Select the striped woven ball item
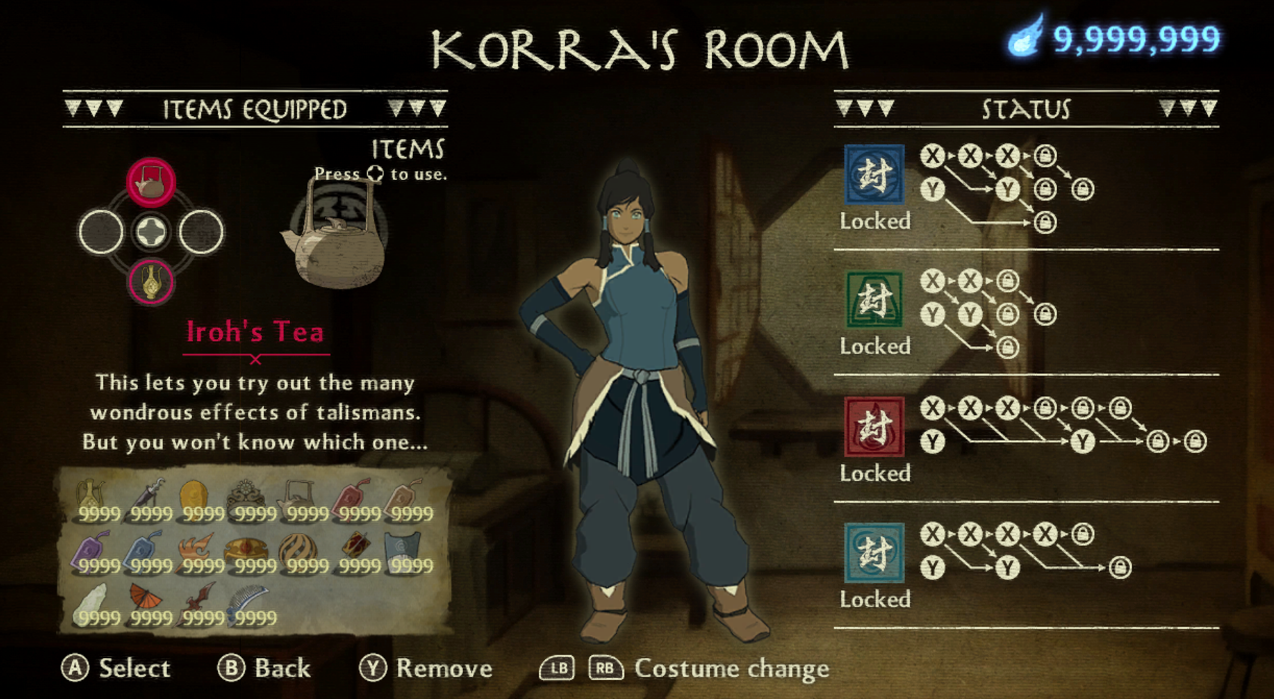The width and height of the screenshot is (1274, 699). [298, 551]
